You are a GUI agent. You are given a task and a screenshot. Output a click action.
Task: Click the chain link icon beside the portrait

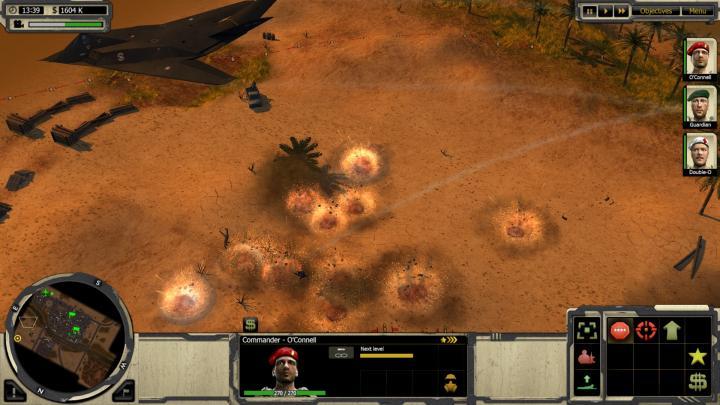tap(341, 353)
